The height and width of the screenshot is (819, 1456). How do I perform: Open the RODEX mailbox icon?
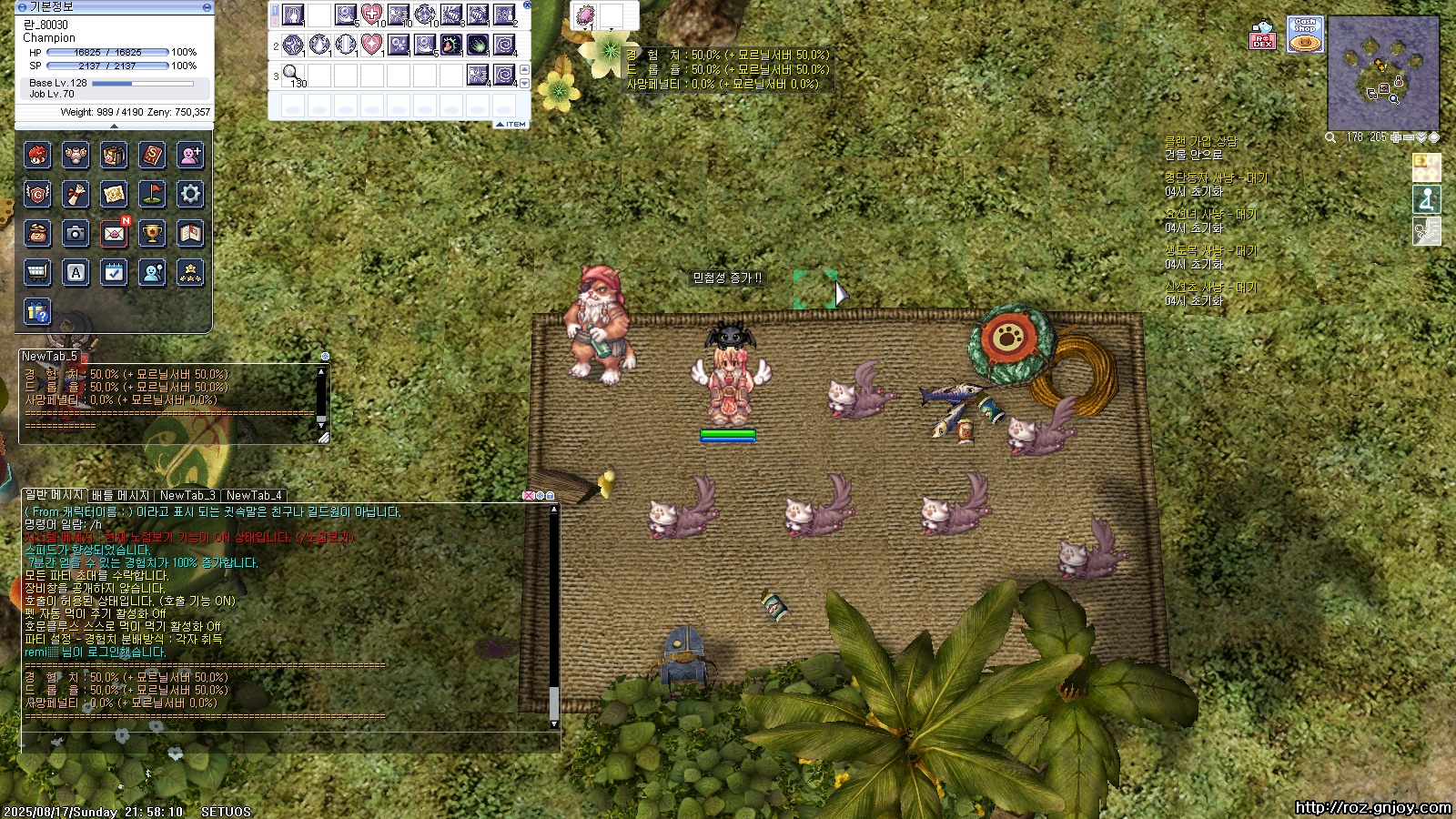tap(1262, 35)
